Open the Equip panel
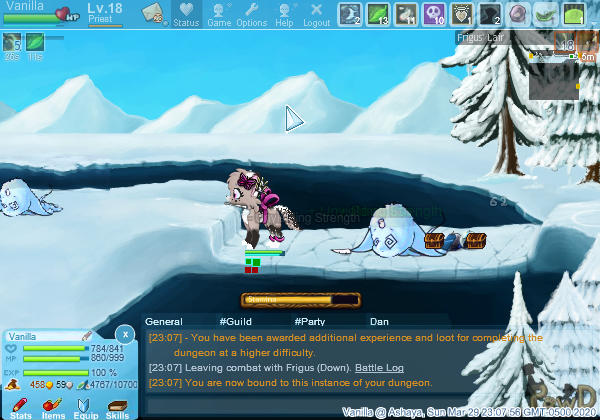Image resolution: width=600 pixels, height=420 pixels. point(85,406)
